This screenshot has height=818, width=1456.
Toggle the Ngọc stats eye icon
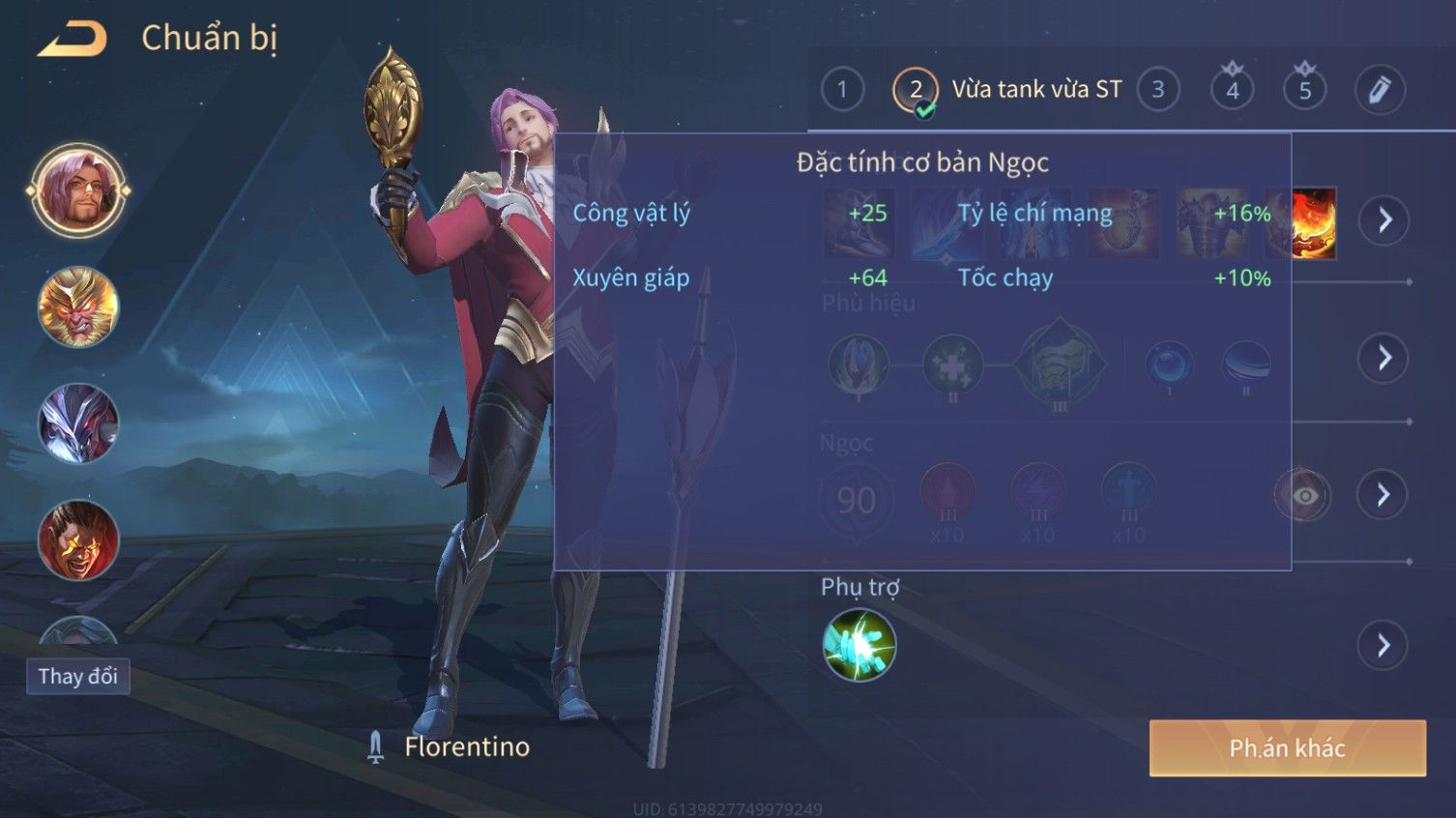click(1304, 496)
